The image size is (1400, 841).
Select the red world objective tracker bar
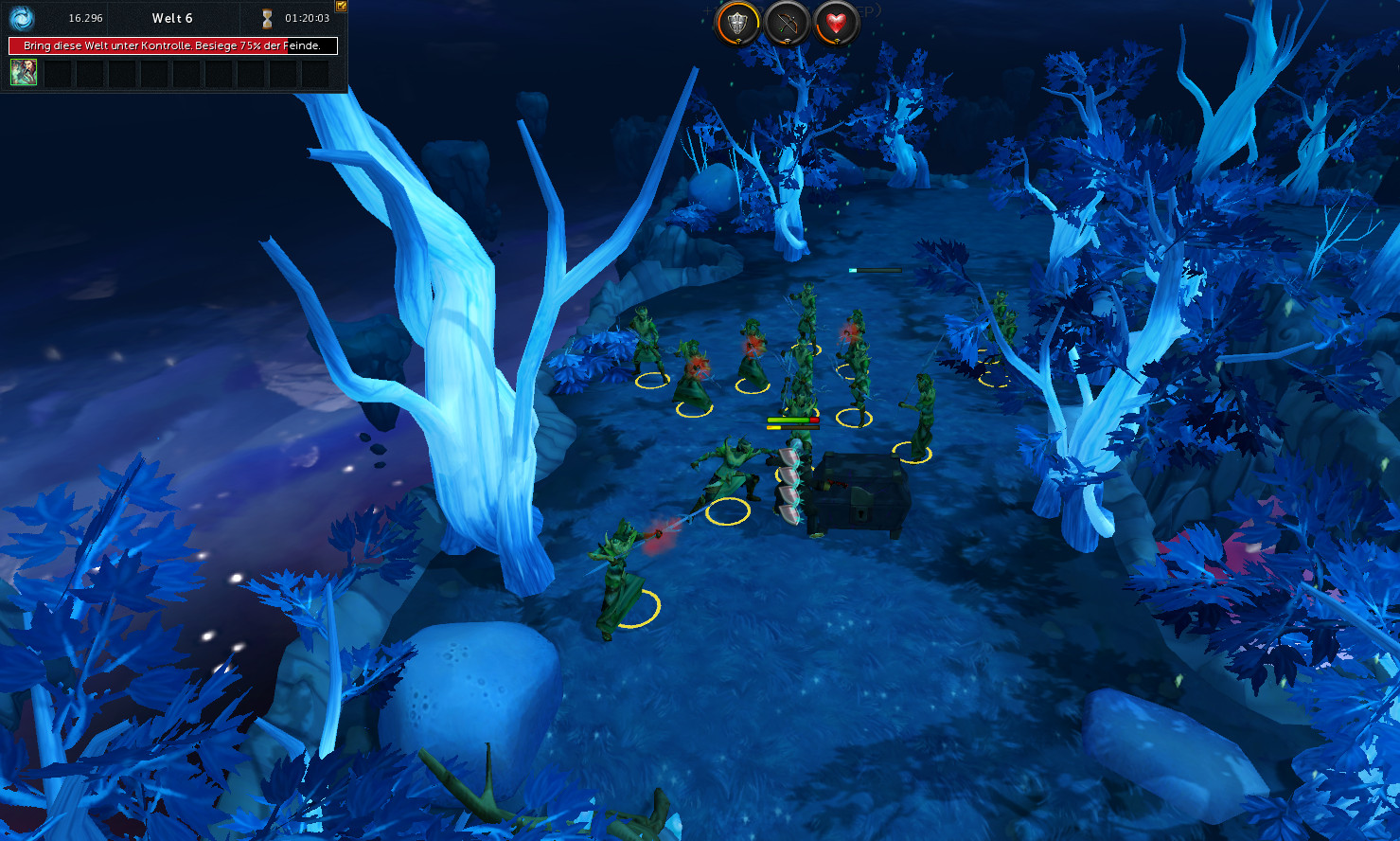[x=173, y=45]
